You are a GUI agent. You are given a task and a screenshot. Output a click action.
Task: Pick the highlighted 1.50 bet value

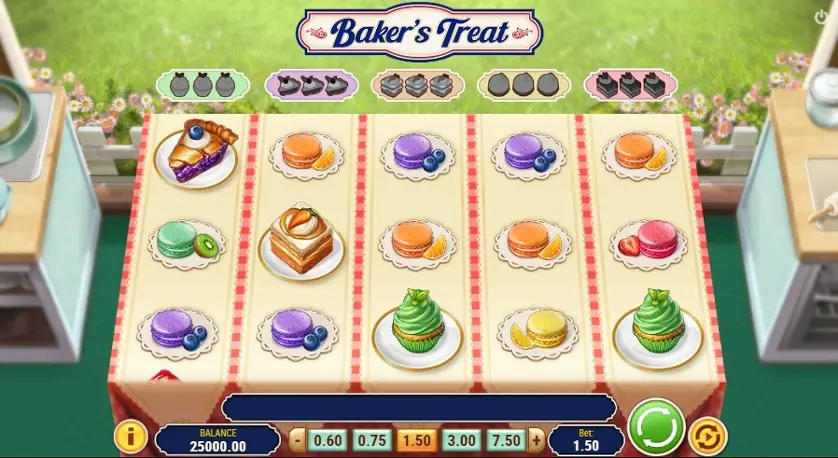click(x=416, y=440)
